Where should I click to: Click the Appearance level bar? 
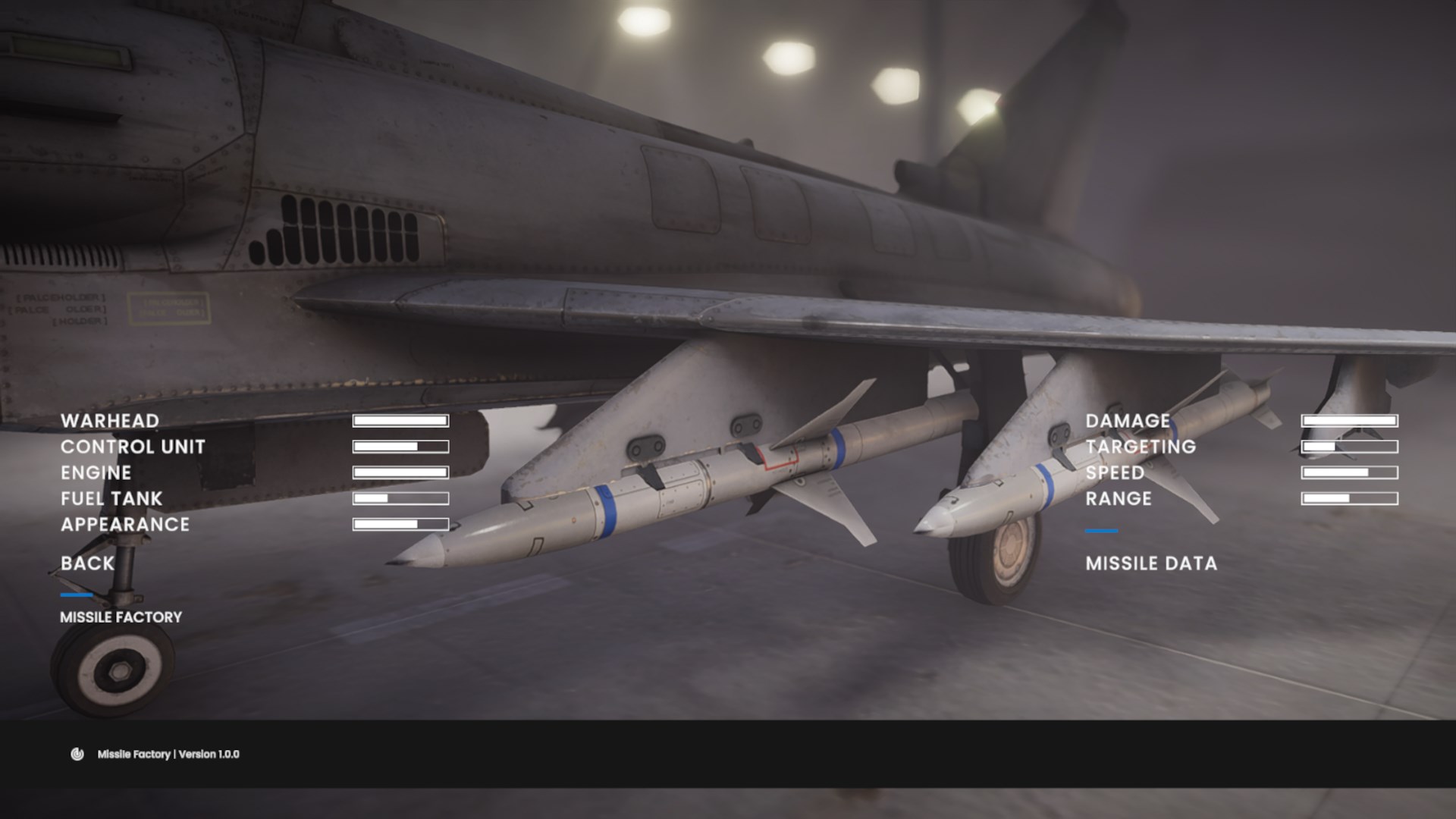[400, 524]
